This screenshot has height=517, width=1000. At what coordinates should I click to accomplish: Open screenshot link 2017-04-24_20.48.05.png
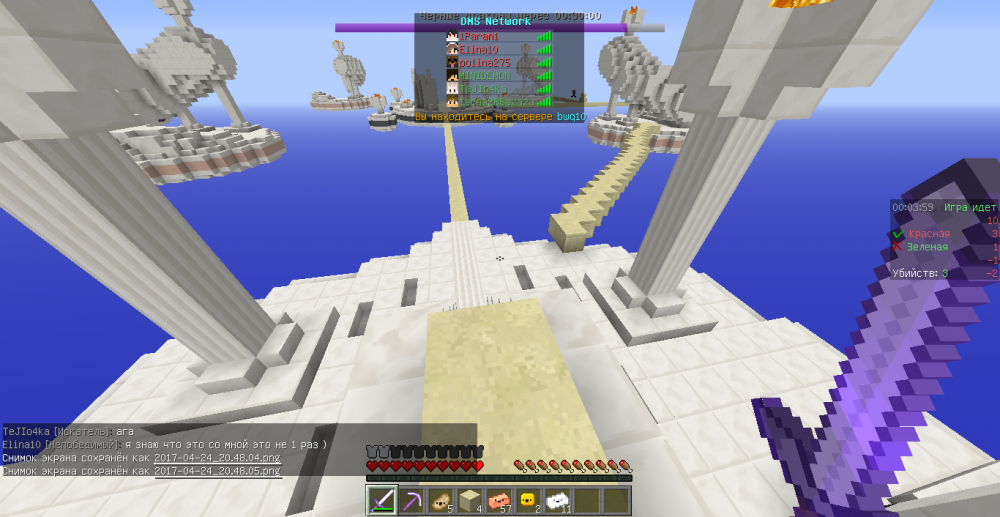click(x=216, y=470)
